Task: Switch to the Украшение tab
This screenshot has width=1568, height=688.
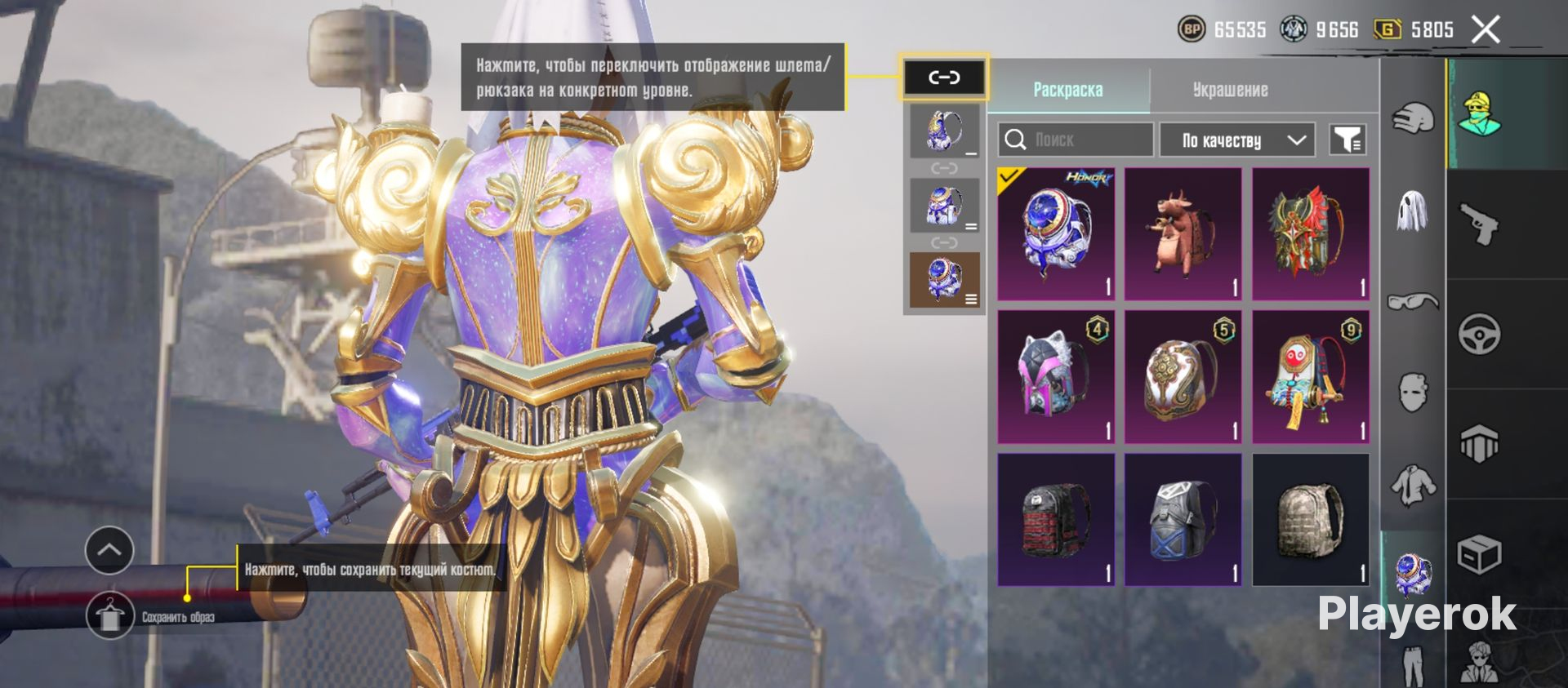Action: click(x=1230, y=90)
